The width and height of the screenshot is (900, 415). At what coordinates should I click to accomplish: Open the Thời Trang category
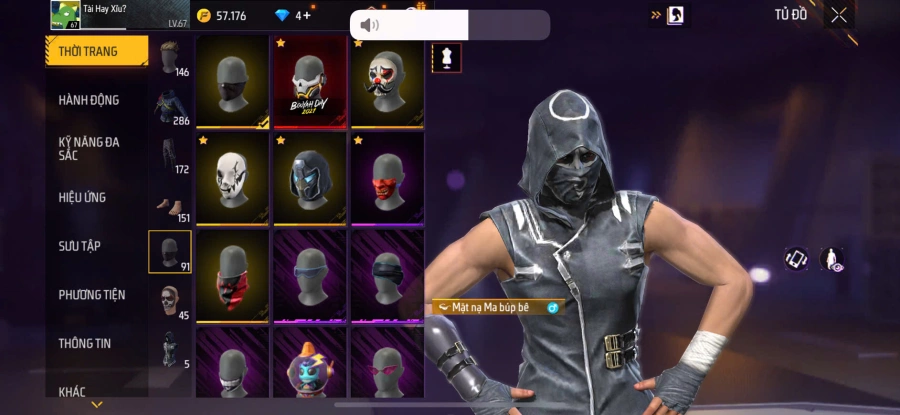coord(97,51)
